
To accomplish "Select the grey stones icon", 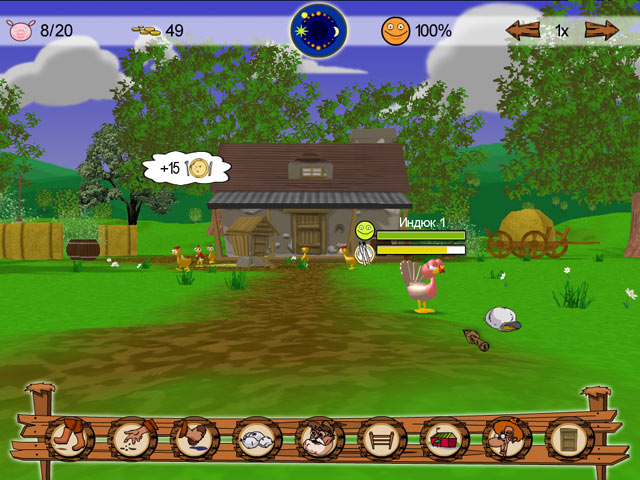I will (258, 438).
